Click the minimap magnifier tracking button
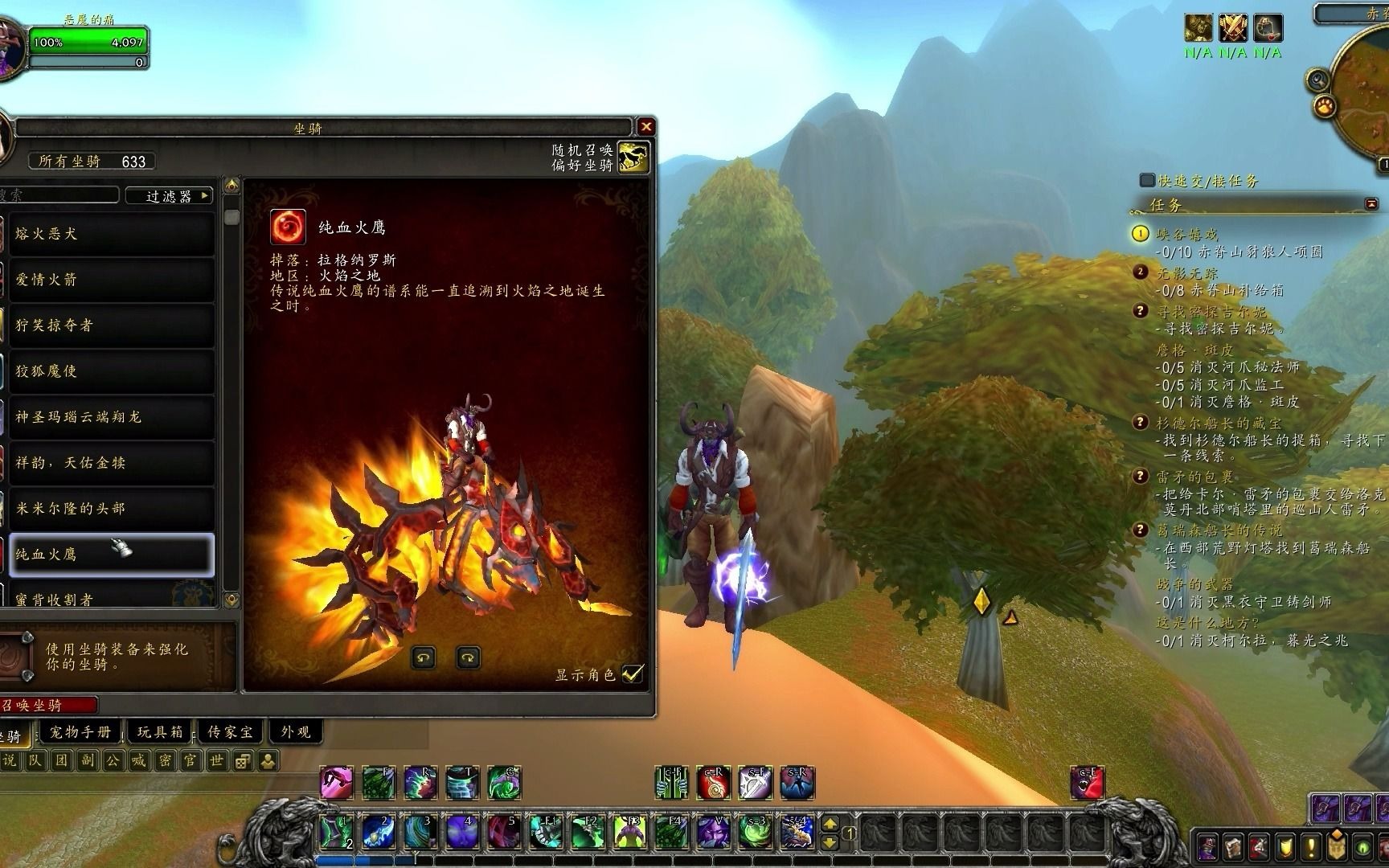The image size is (1389, 868). 1317,80
